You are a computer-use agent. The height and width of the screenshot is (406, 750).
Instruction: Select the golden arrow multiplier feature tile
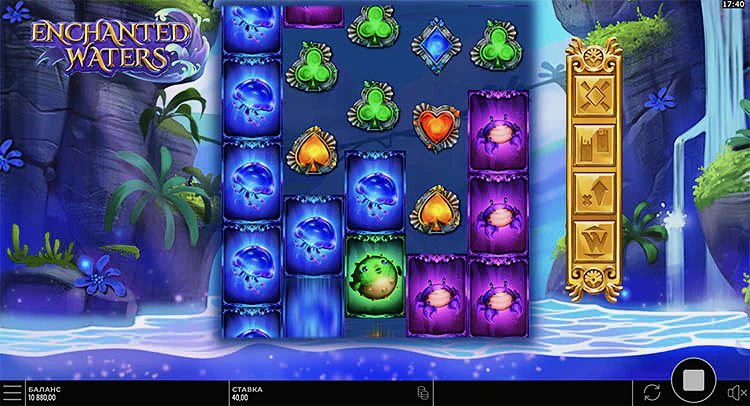coord(595,193)
